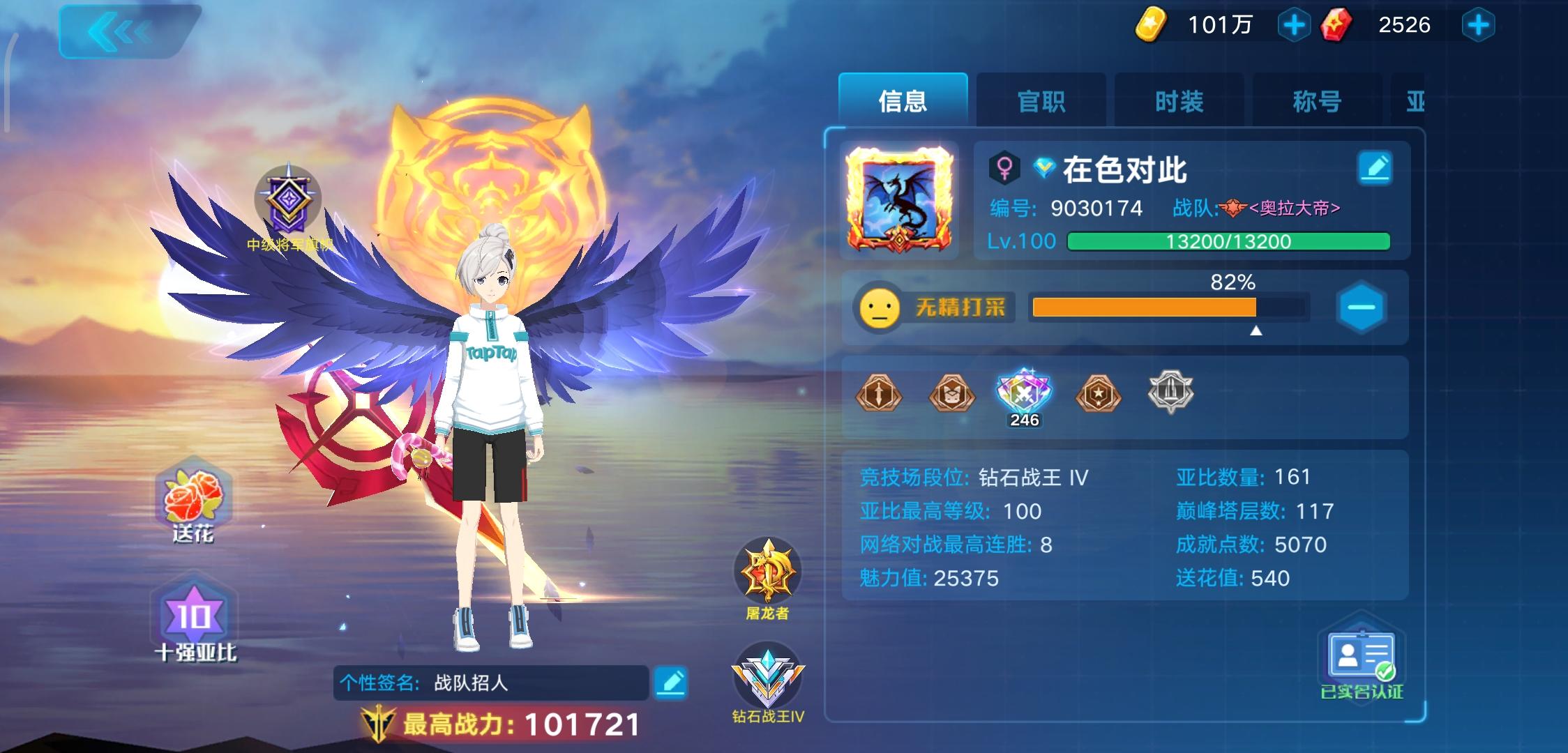Open the 称号 tab
1568x753 pixels.
(x=1316, y=100)
